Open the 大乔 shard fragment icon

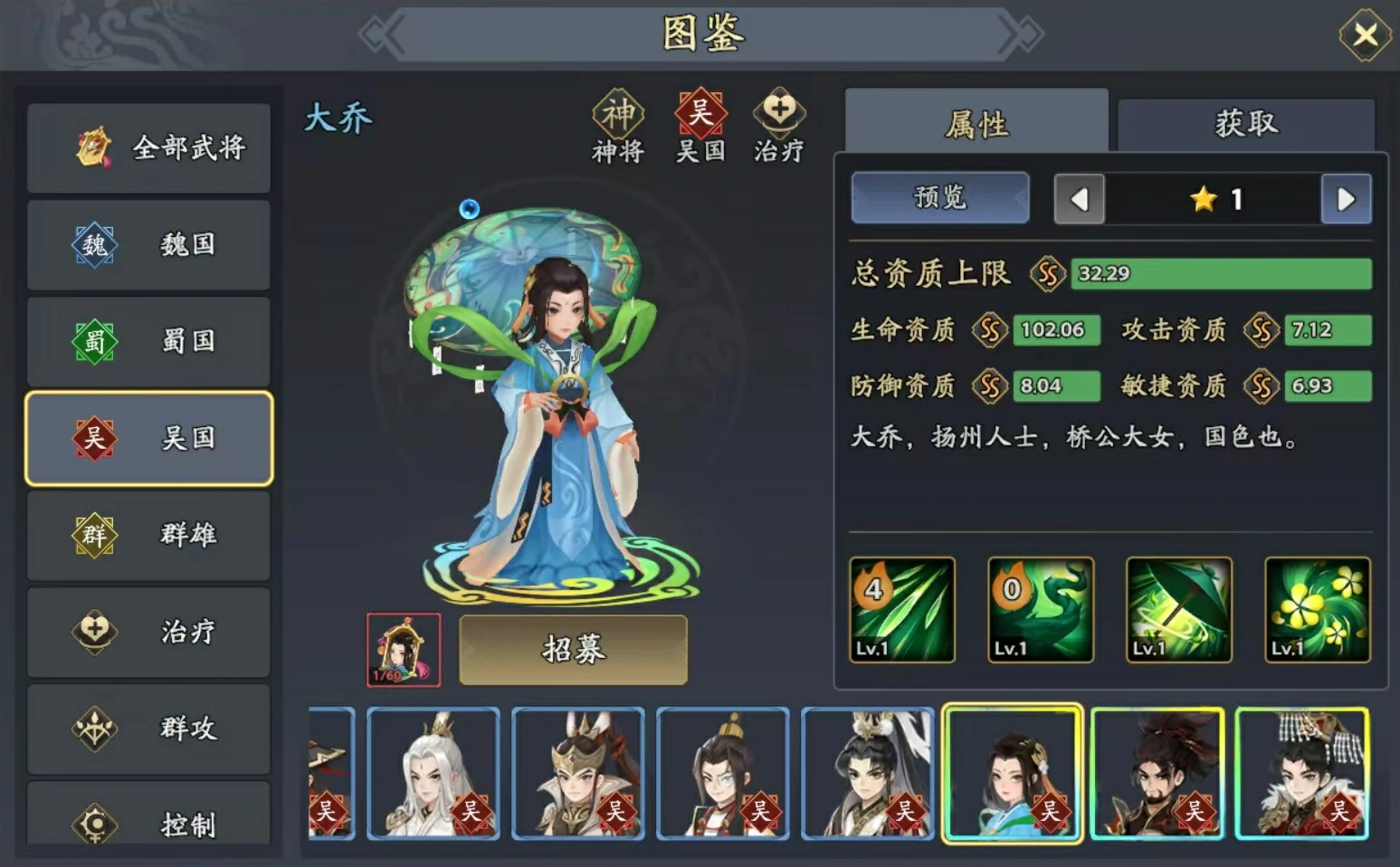click(x=404, y=650)
